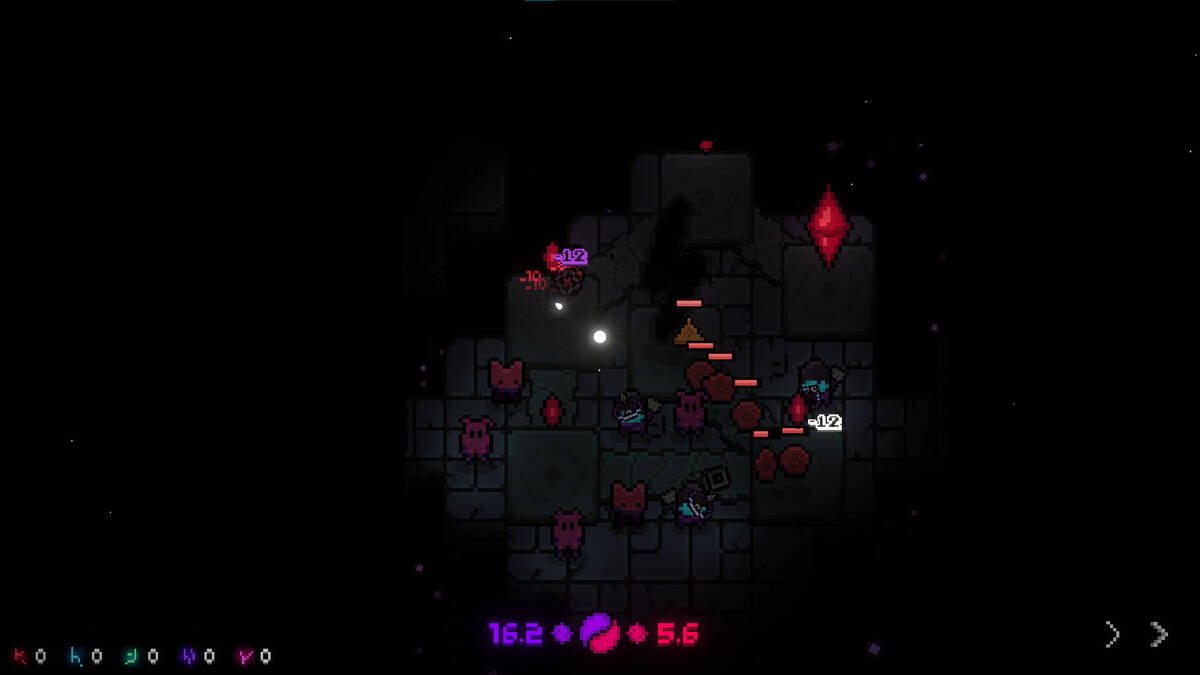Click the purple and pink yin-yang emblem
The image size is (1200, 675).
[x=600, y=633]
